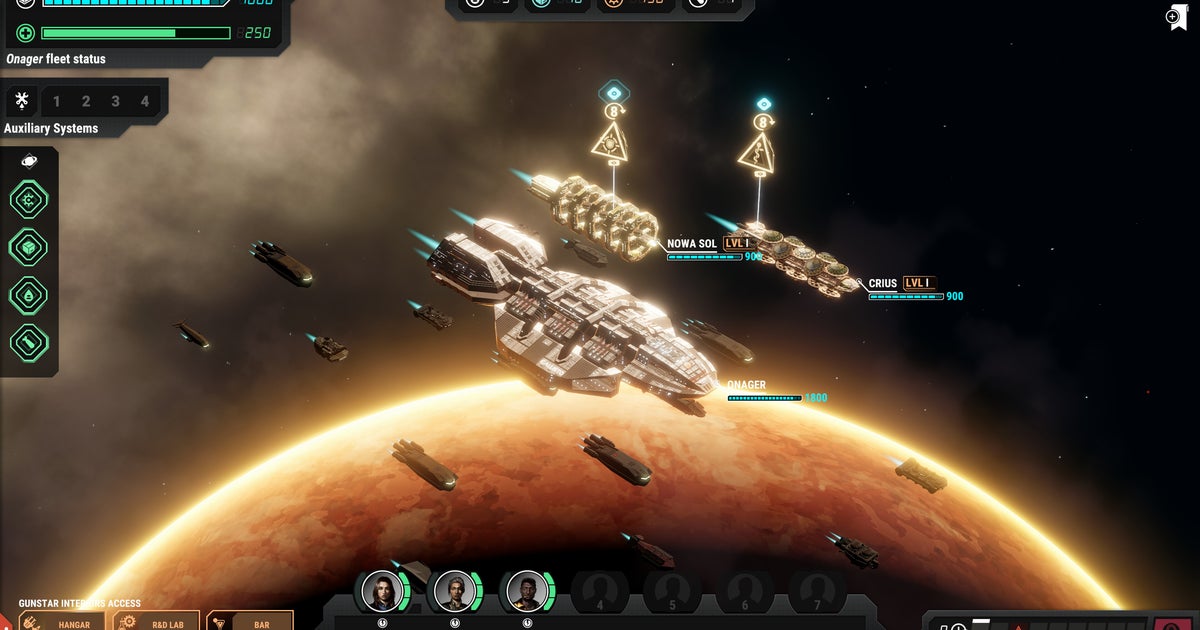
Task: Visit the Bar
Action: (x=250, y=622)
